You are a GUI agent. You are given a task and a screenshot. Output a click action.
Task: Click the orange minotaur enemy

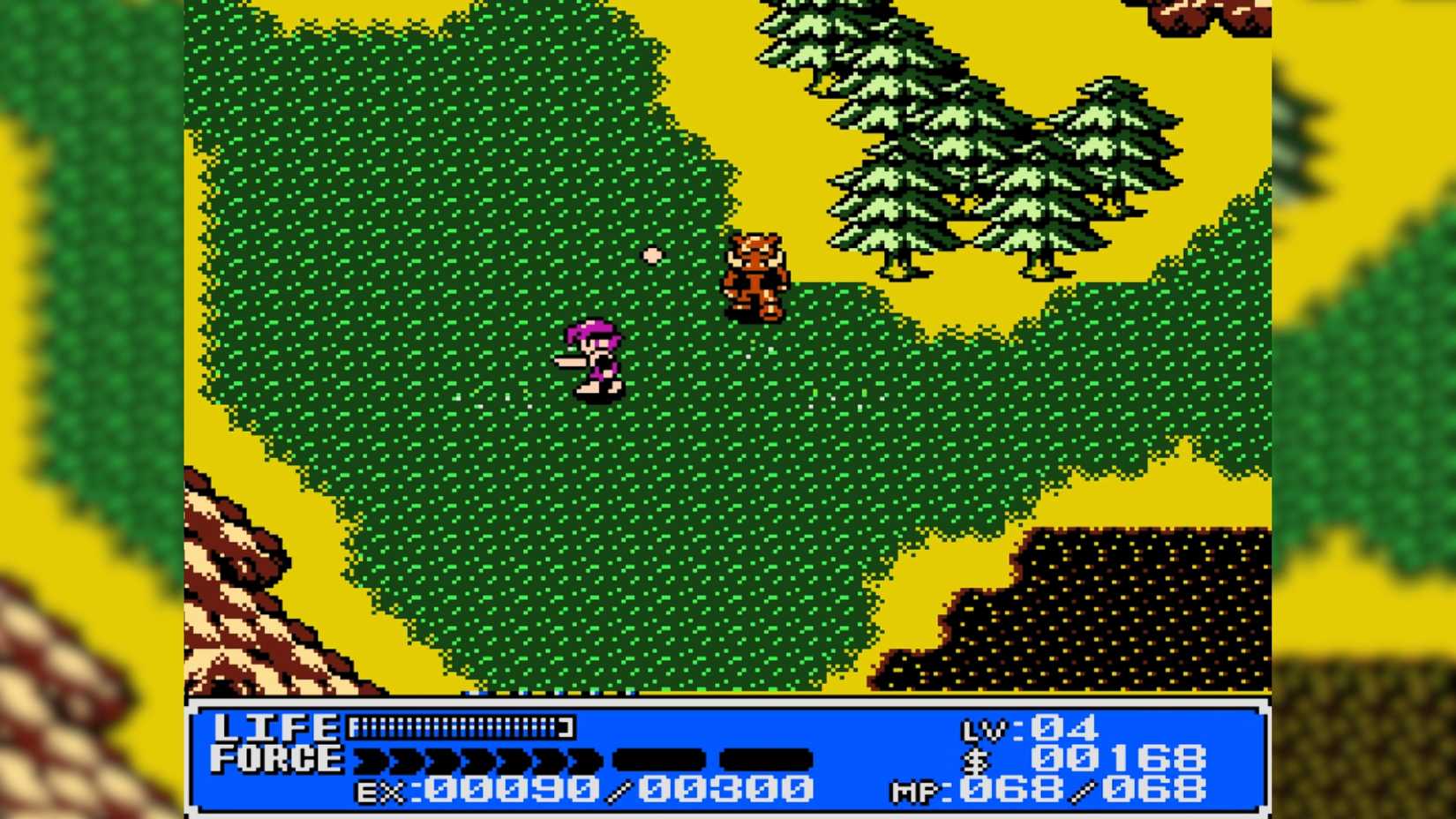pyautogui.click(x=754, y=274)
